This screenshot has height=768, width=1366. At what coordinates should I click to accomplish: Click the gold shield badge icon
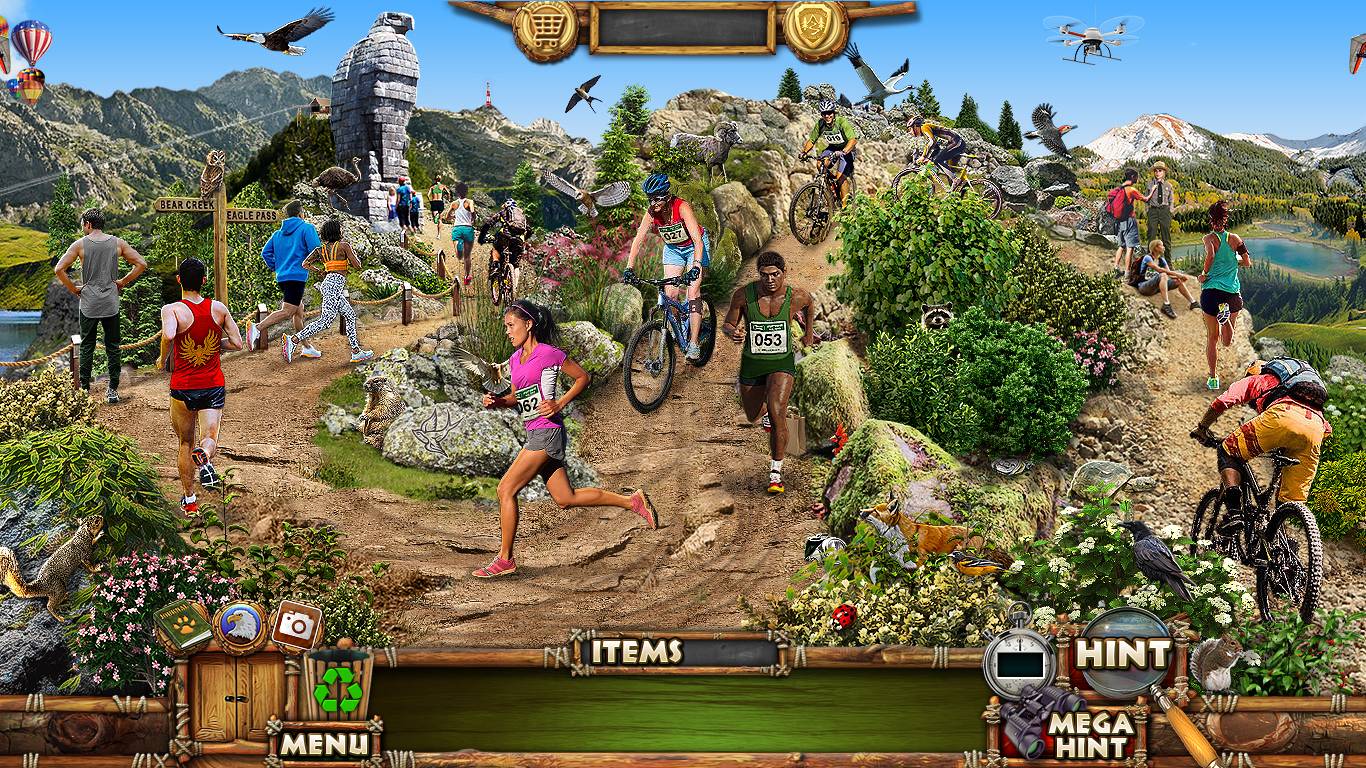(815, 30)
